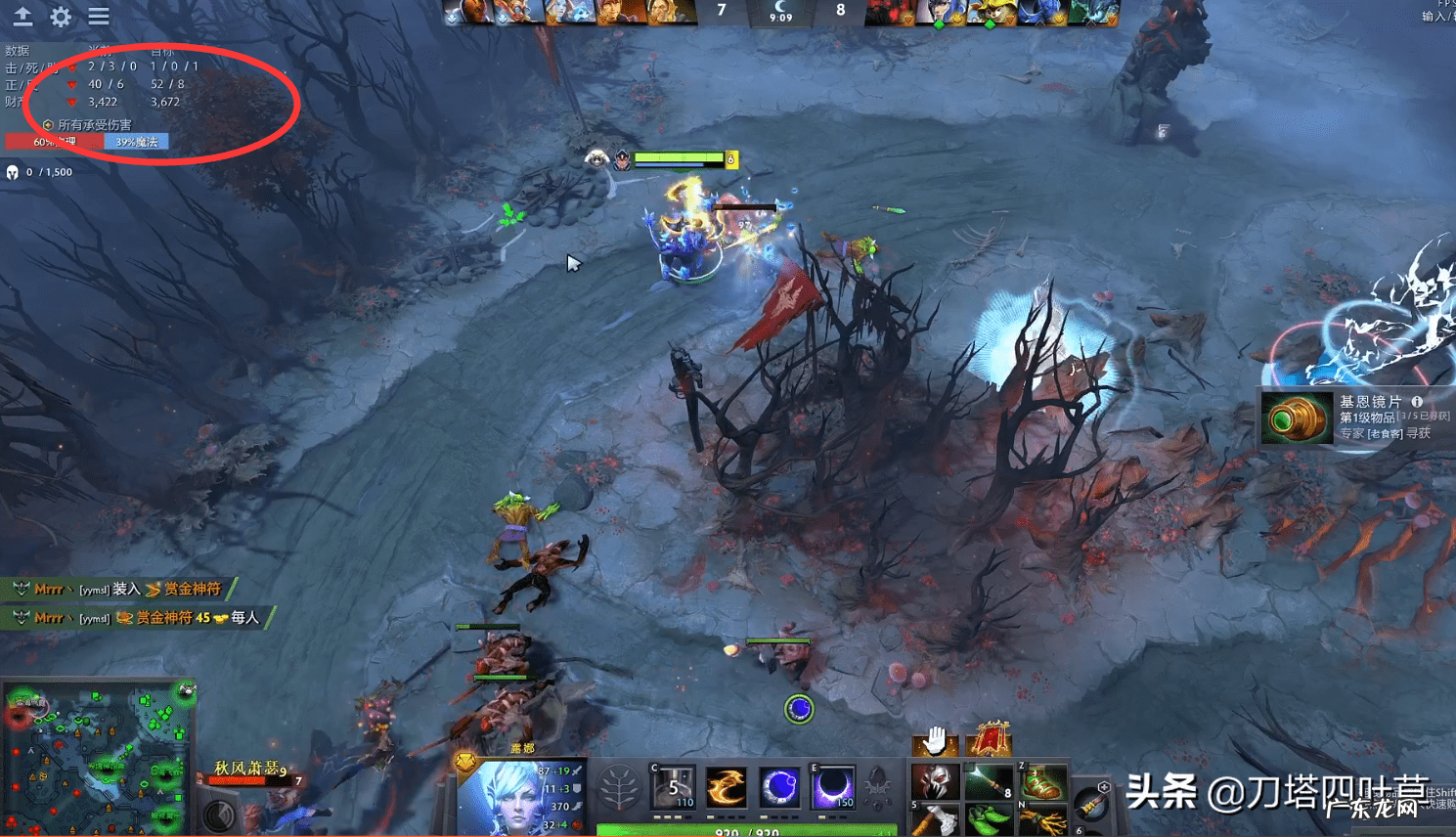Screen dimensions: 1456x837
Task: Select the Power Treads boots slot
Action: point(1042,781)
